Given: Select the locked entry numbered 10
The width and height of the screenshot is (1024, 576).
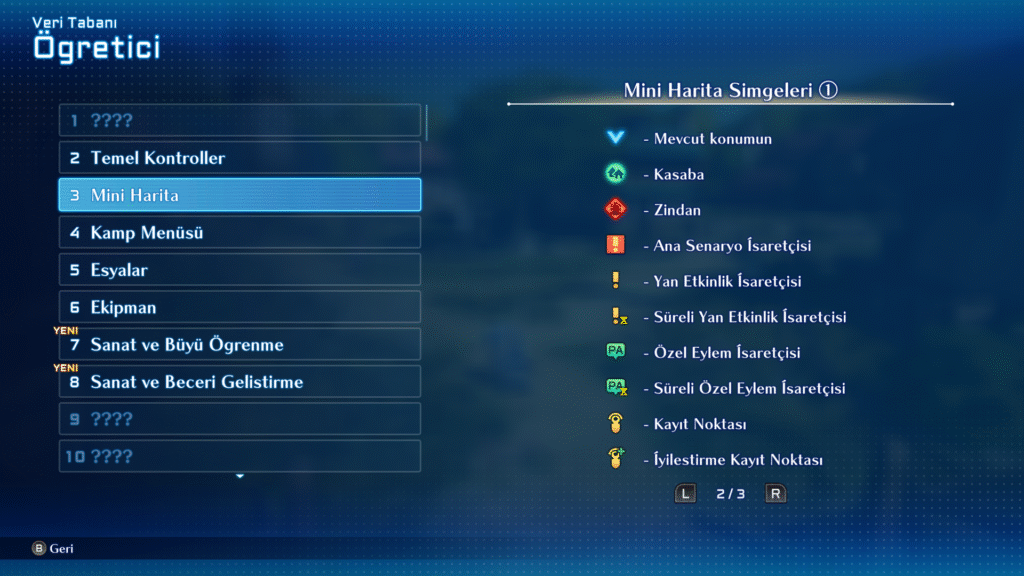Looking at the screenshot, I should click(x=240, y=457).
